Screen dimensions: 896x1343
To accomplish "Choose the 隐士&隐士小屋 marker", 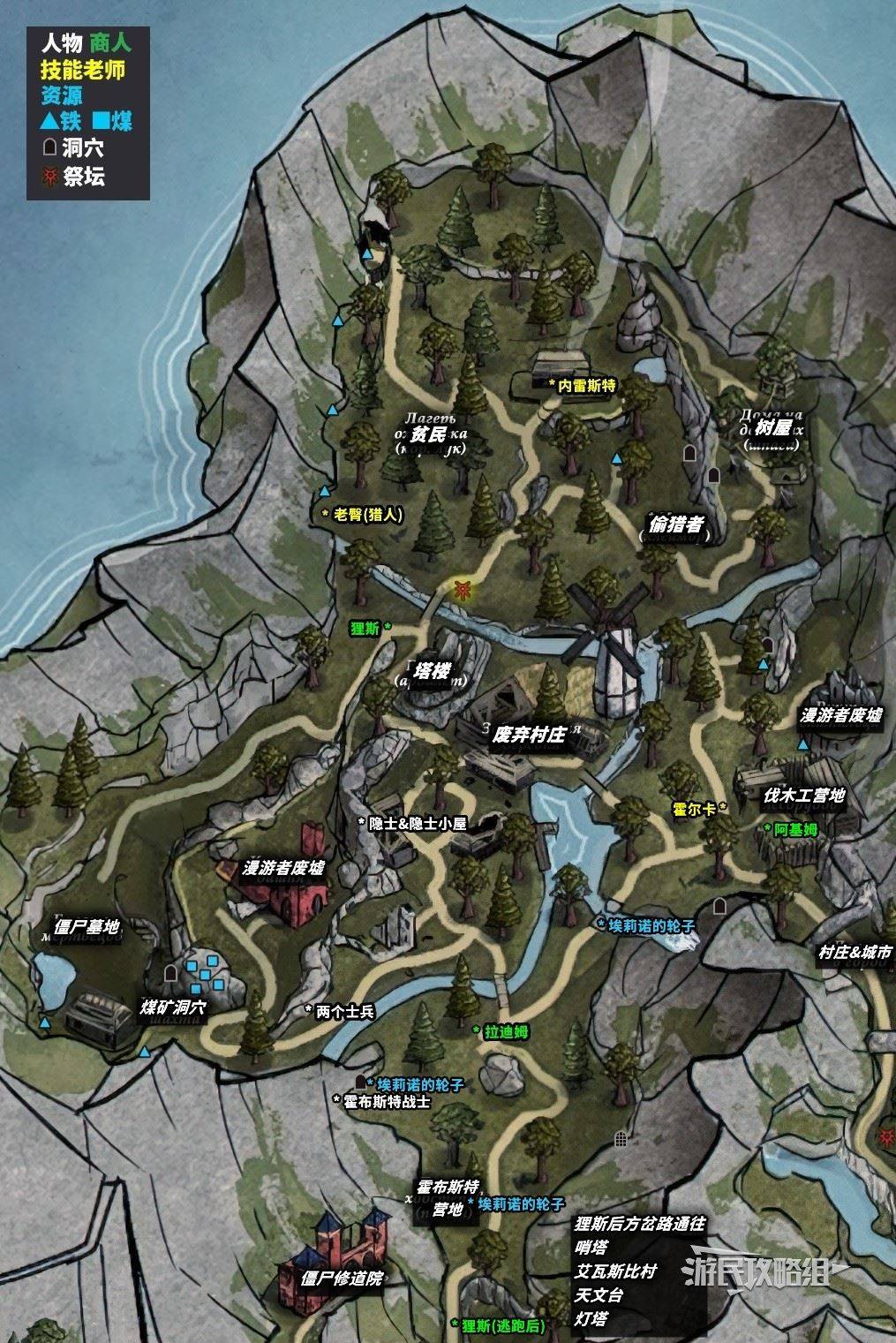I will (x=416, y=822).
